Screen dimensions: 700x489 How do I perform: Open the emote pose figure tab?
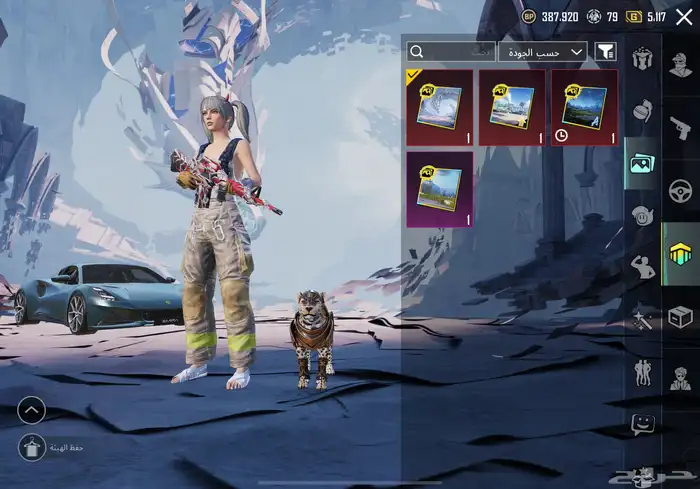641,267
